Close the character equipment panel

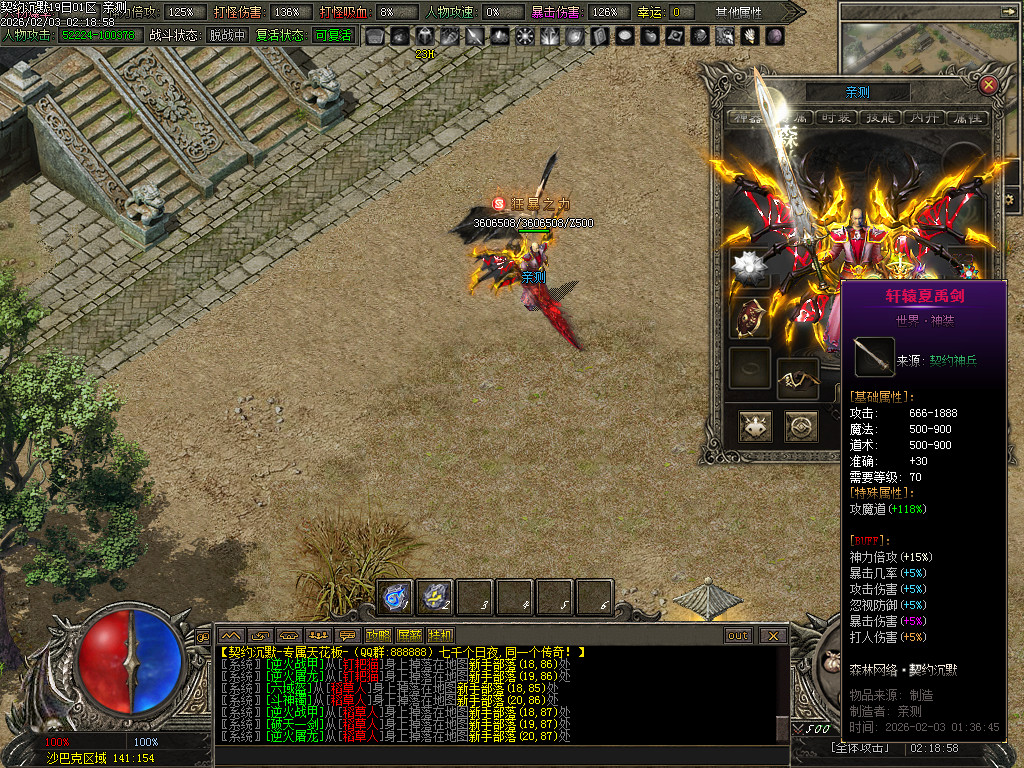point(988,85)
